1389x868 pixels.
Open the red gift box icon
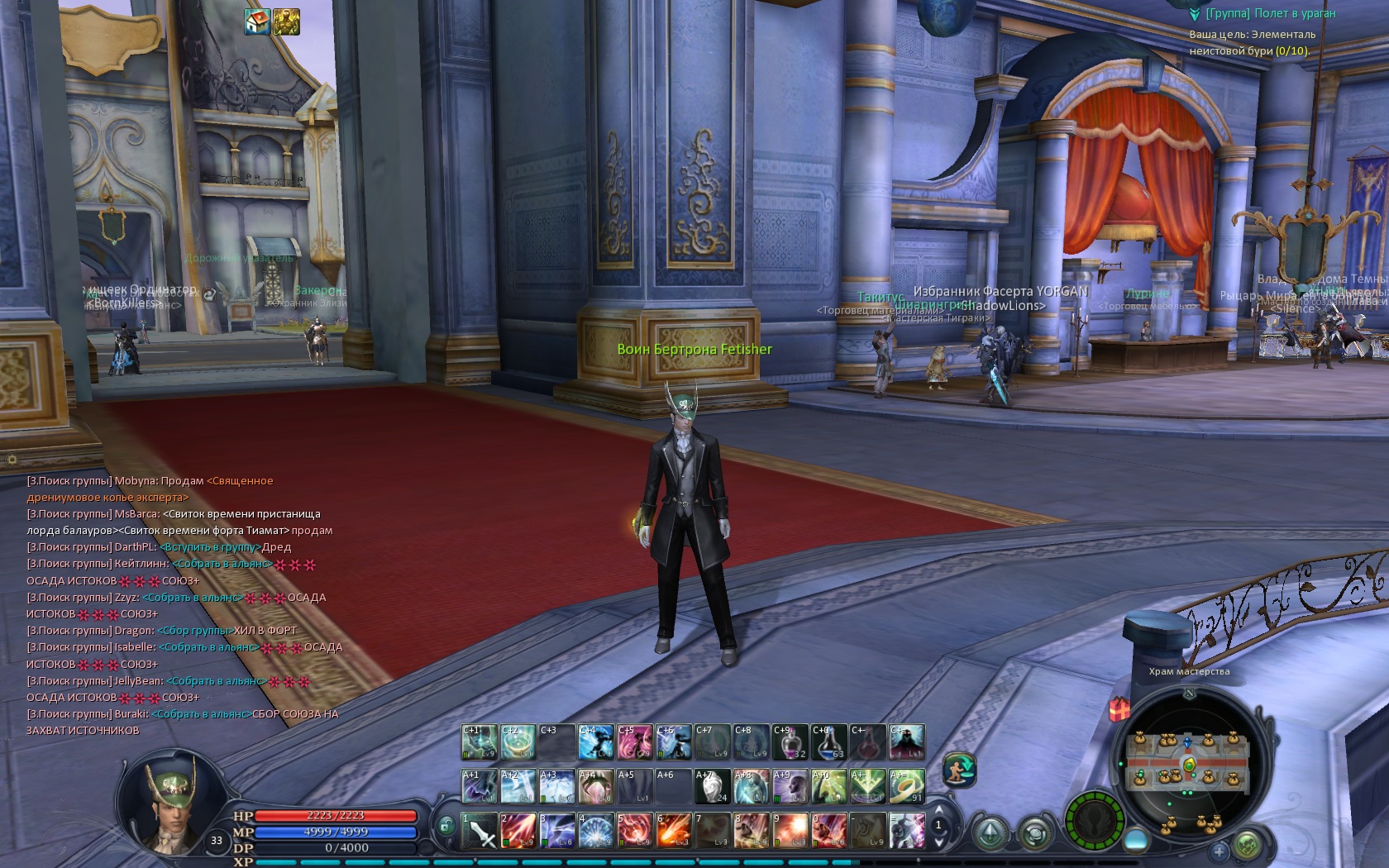tap(1119, 708)
